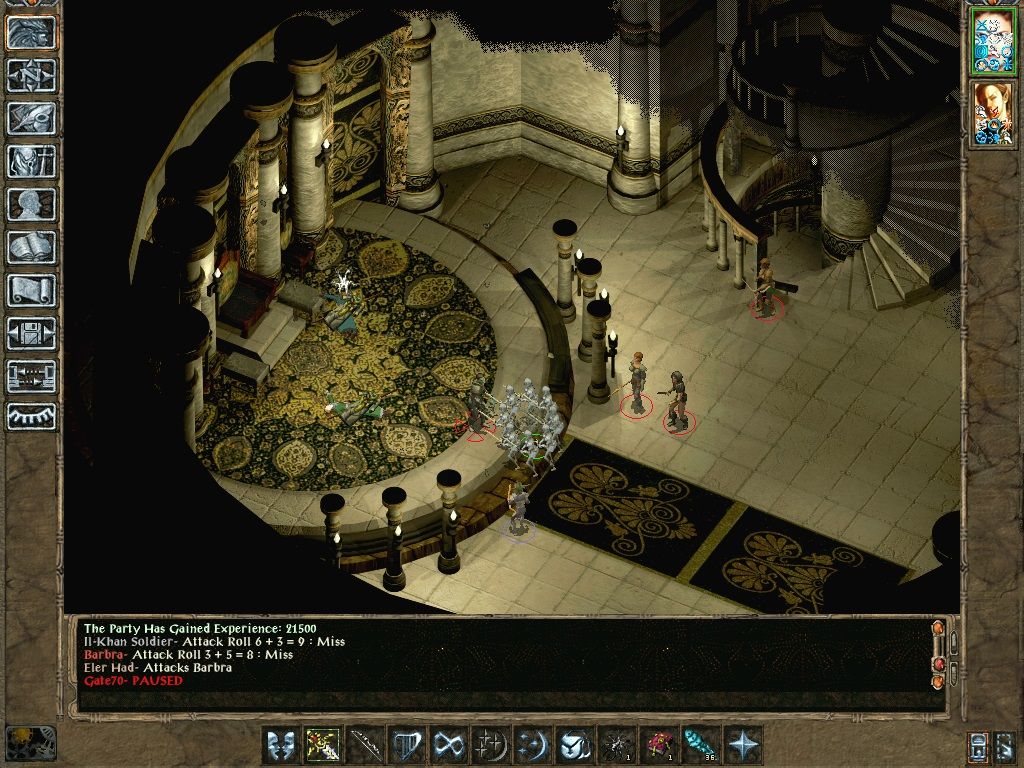Open the character record bust button
Screen dimensions: 1024x768
31,204
